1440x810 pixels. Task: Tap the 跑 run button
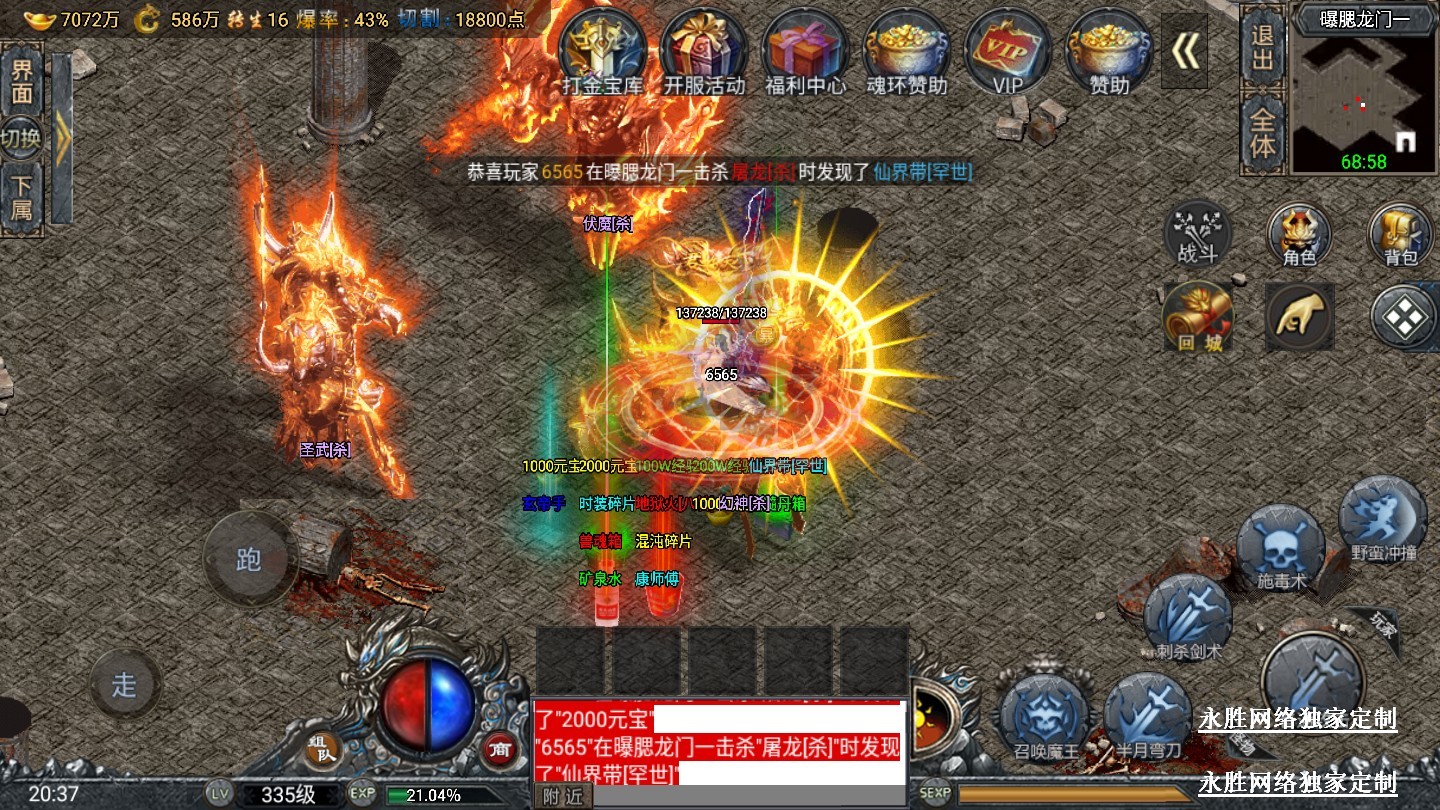[x=249, y=558]
